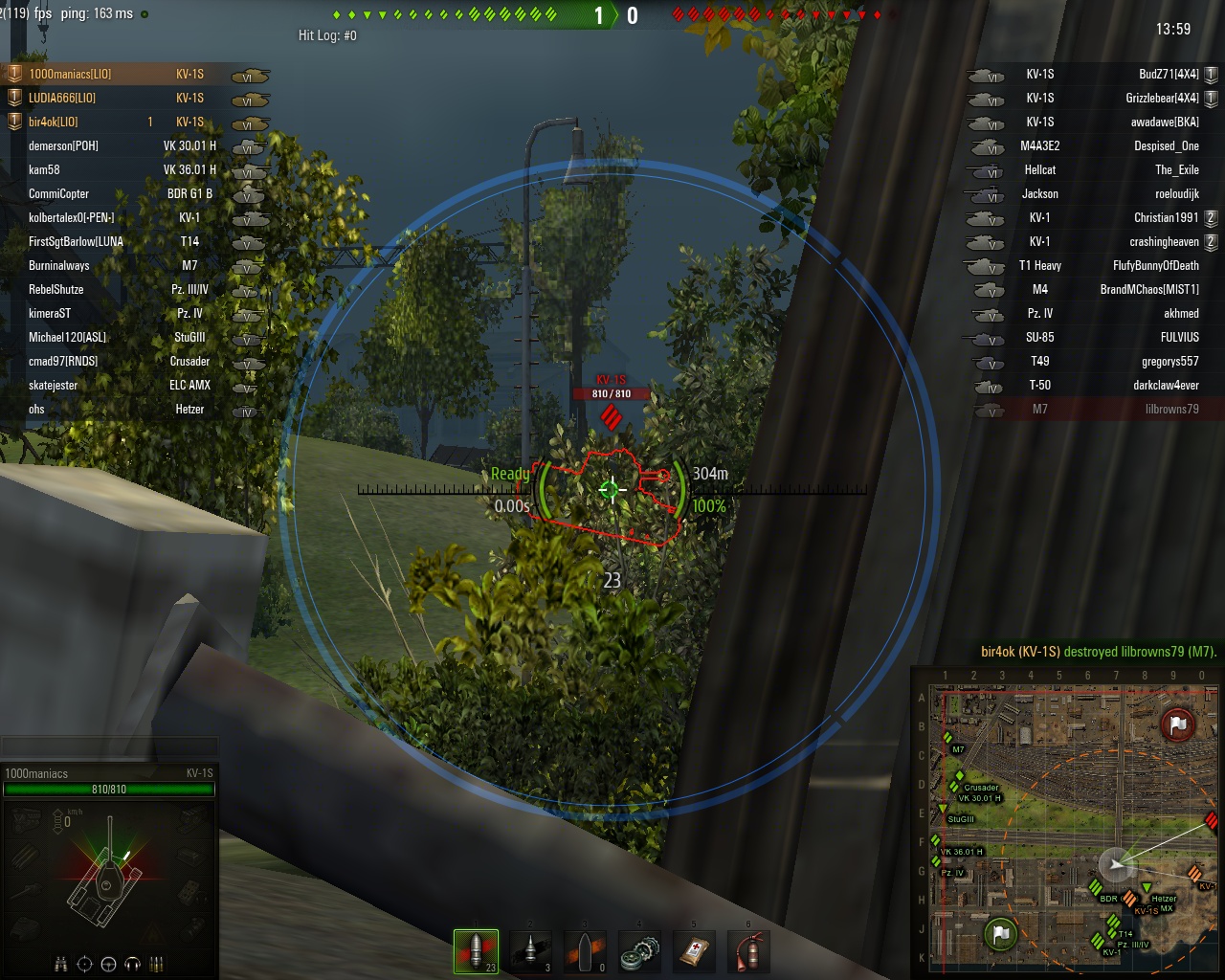Image resolution: width=1225 pixels, height=980 pixels.
Task: Click destroyed enemy lilbrowns79 in the roster
Action: (x=1171, y=409)
